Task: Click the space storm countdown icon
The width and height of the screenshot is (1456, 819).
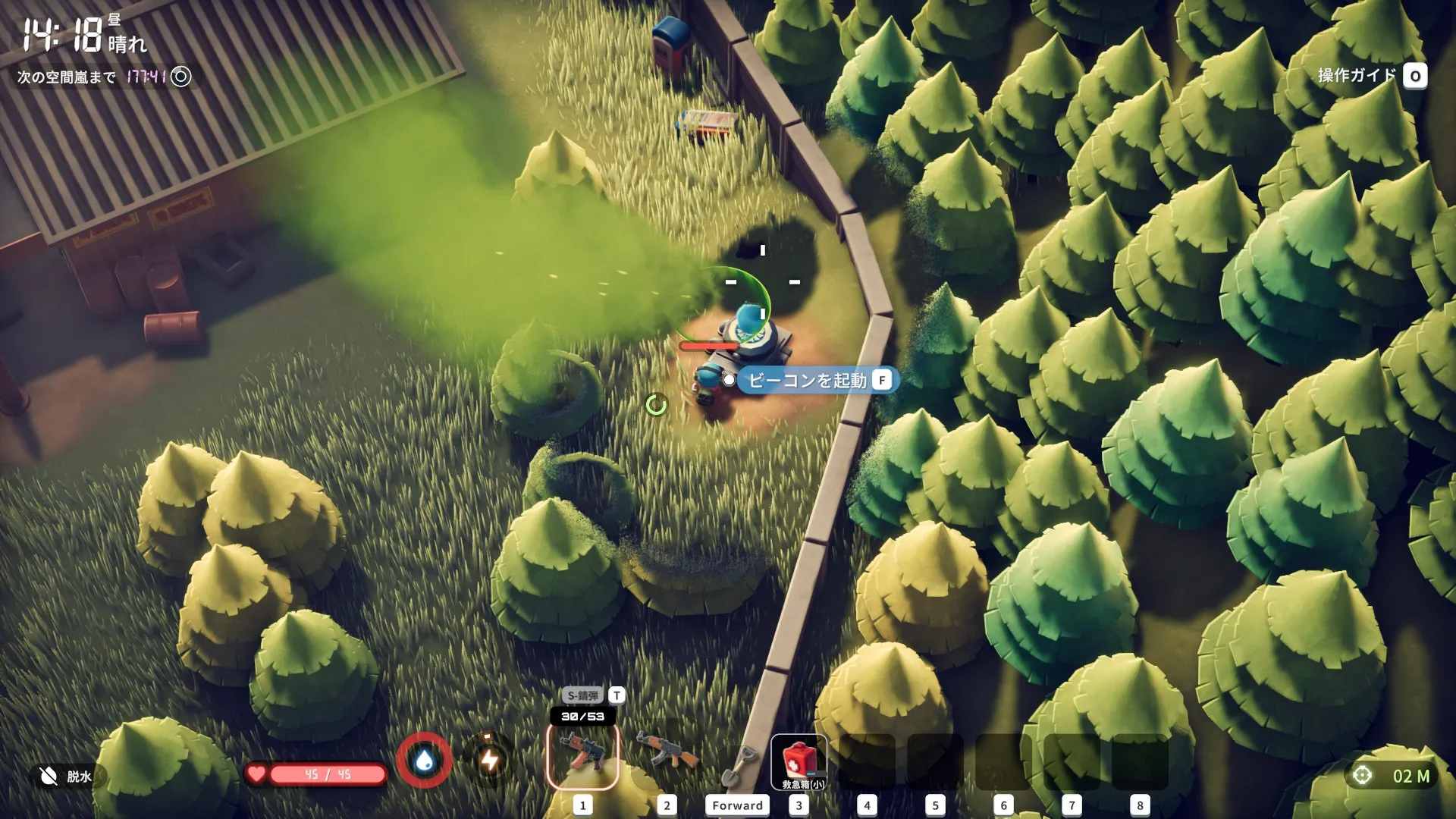Action: point(181,77)
